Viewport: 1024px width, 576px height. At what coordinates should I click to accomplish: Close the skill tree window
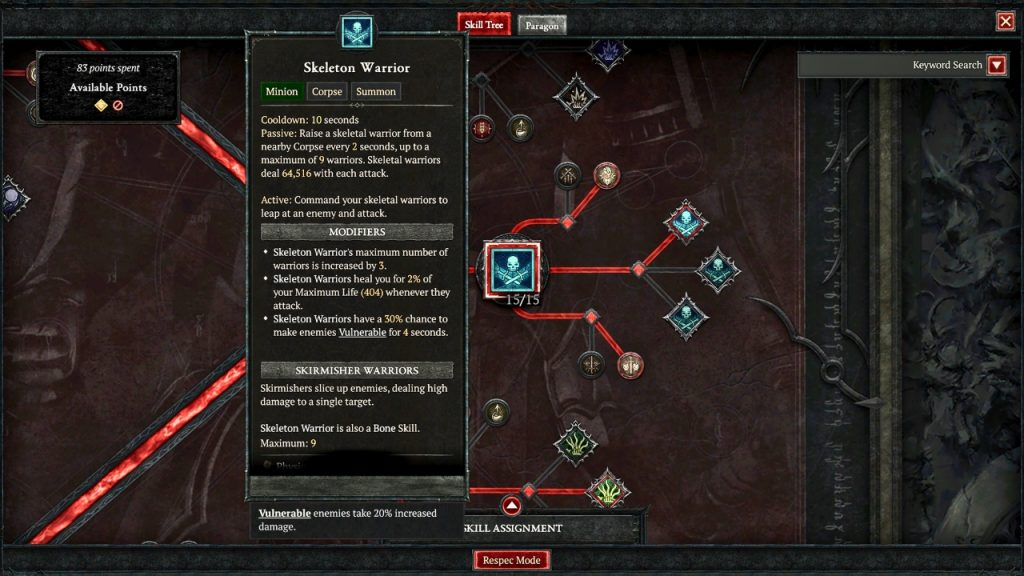pos(1005,21)
